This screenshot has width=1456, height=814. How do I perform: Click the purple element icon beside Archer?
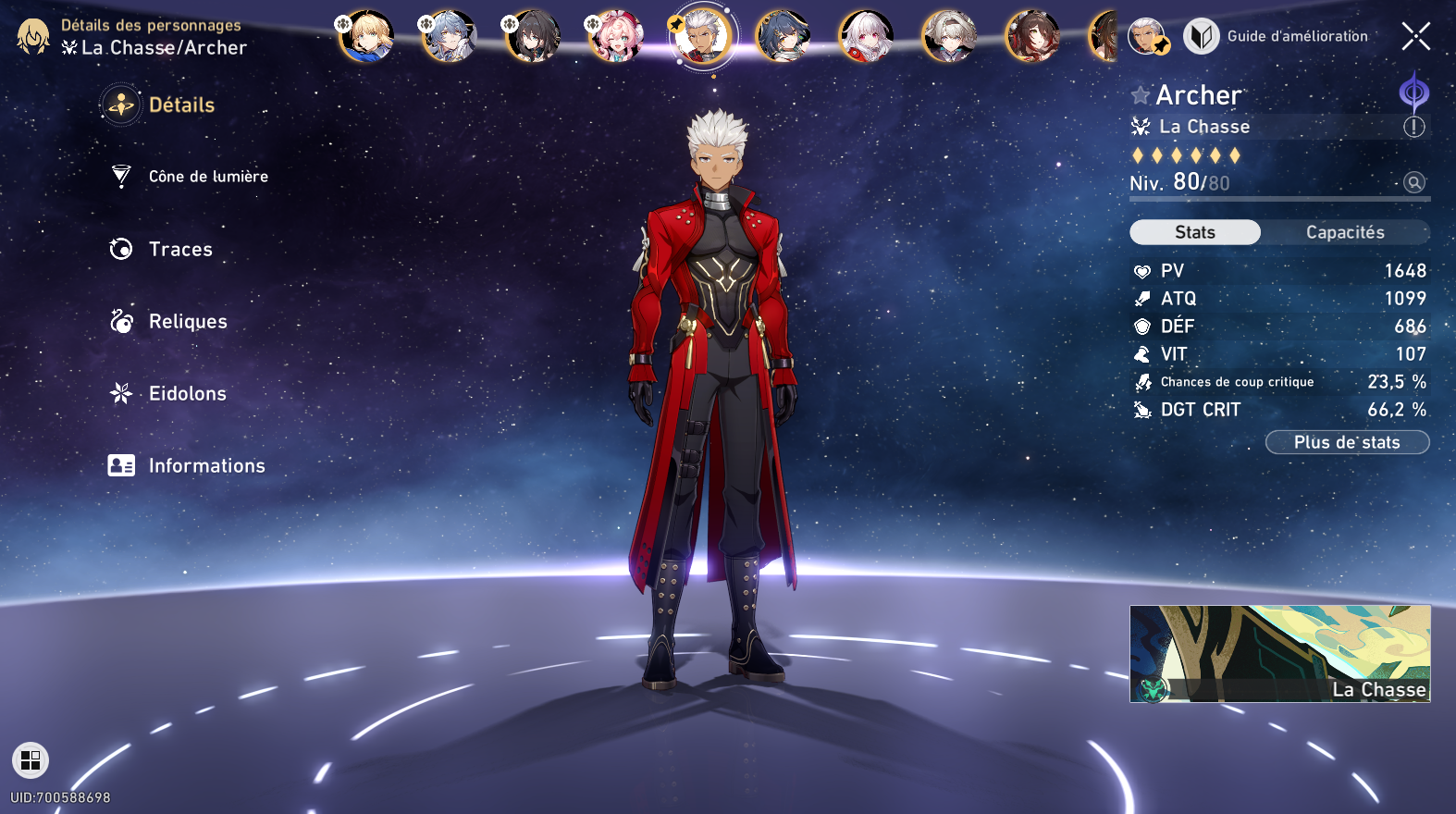click(x=1413, y=92)
